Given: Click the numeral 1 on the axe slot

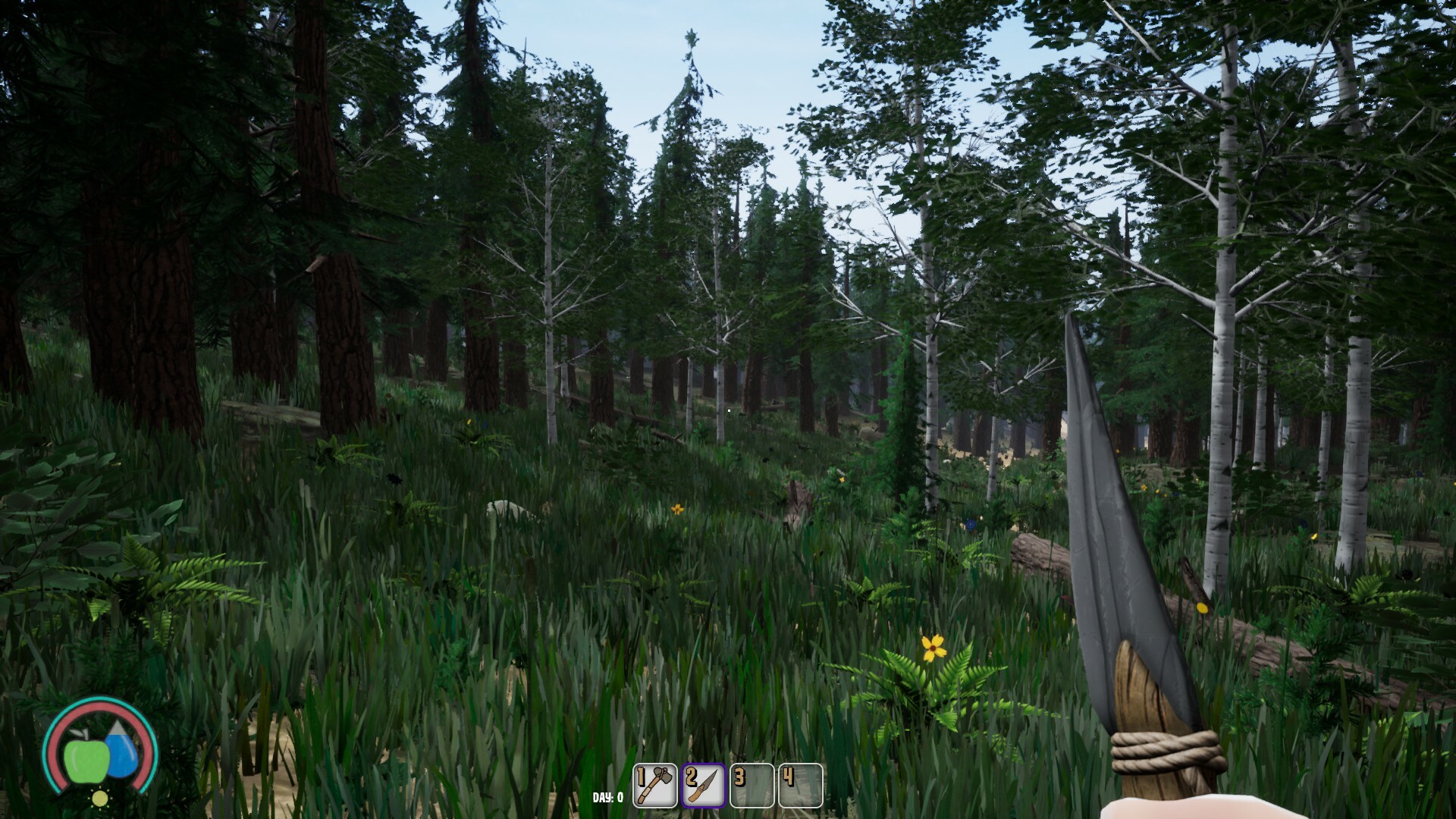Looking at the screenshot, I should click(x=642, y=777).
